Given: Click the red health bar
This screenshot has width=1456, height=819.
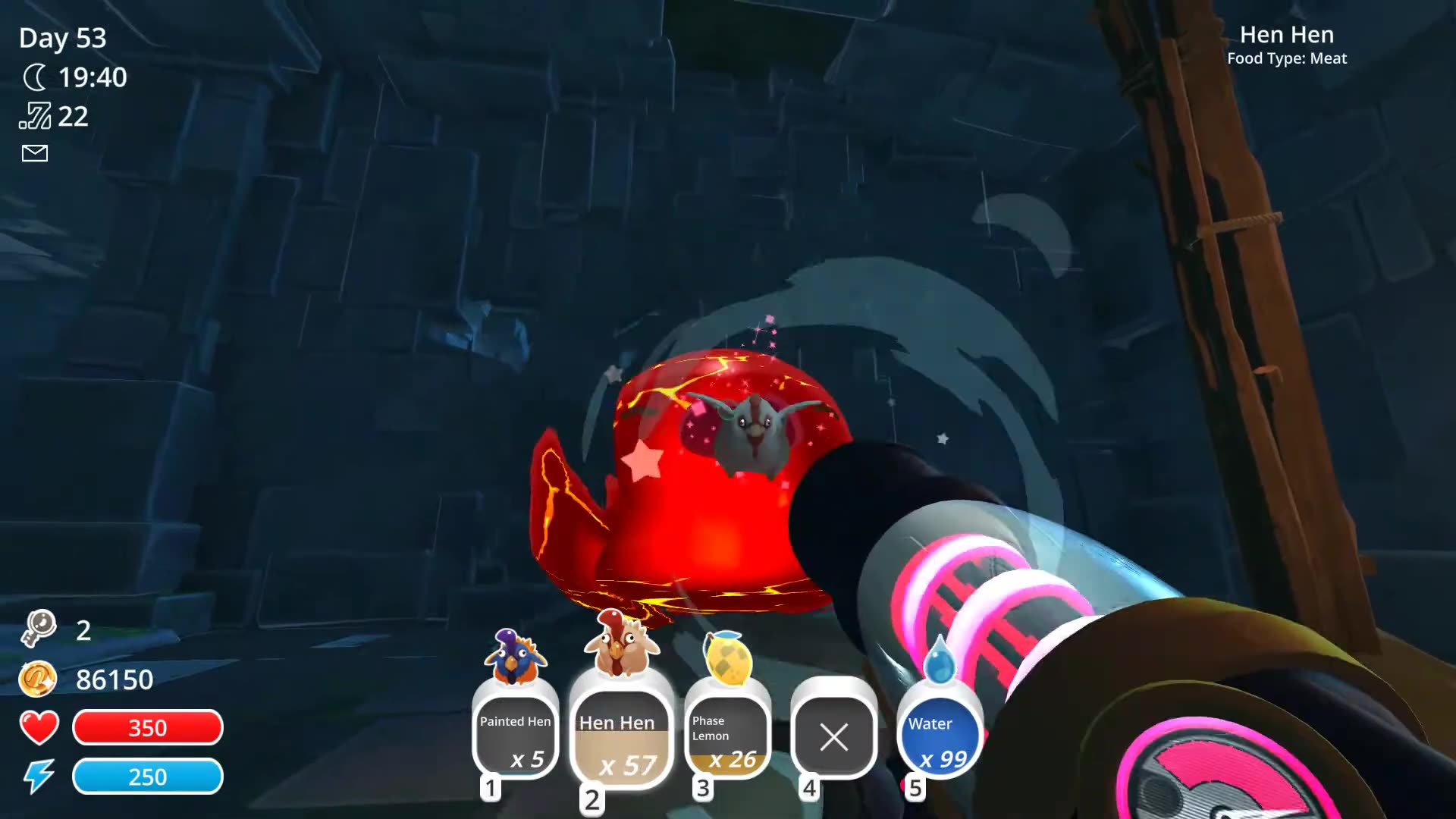Looking at the screenshot, I should pyautogui.click(x=147, y=727).
